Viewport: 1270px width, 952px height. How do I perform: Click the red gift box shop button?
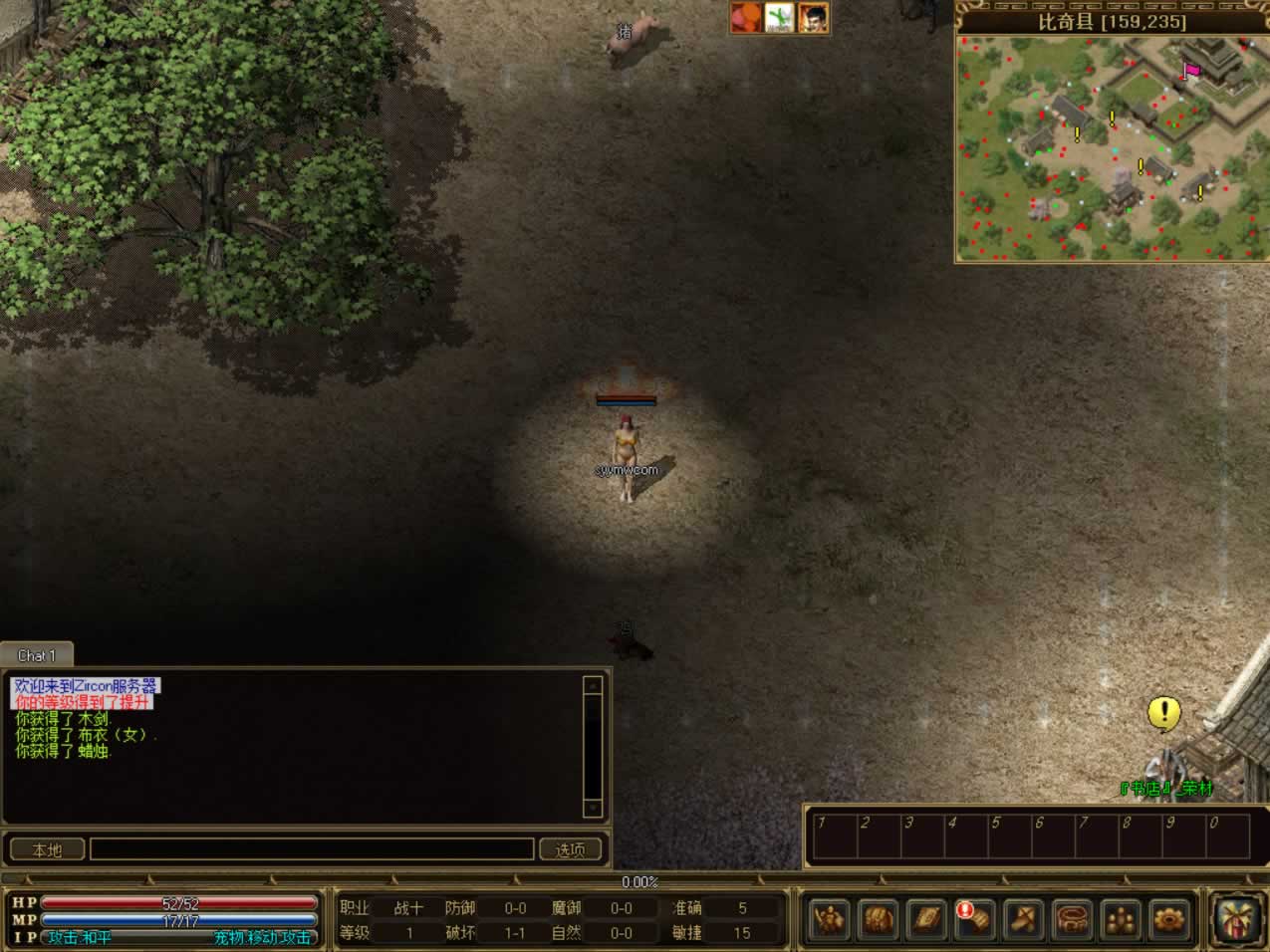(1238, 916)
